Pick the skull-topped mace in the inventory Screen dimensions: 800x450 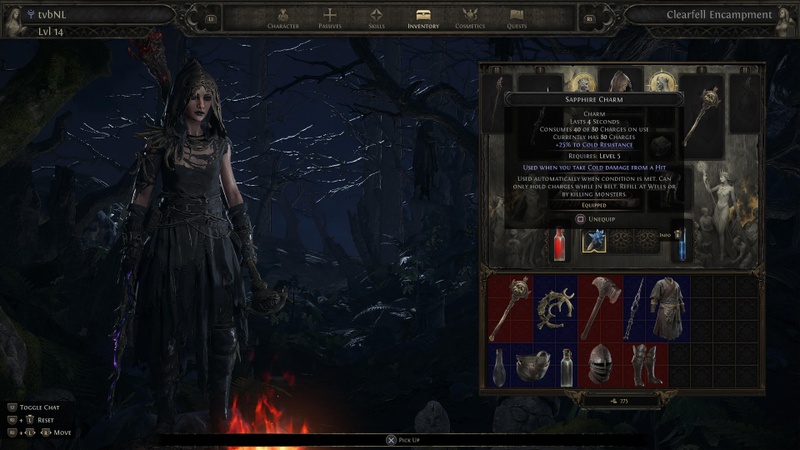[x=509, y=308]
